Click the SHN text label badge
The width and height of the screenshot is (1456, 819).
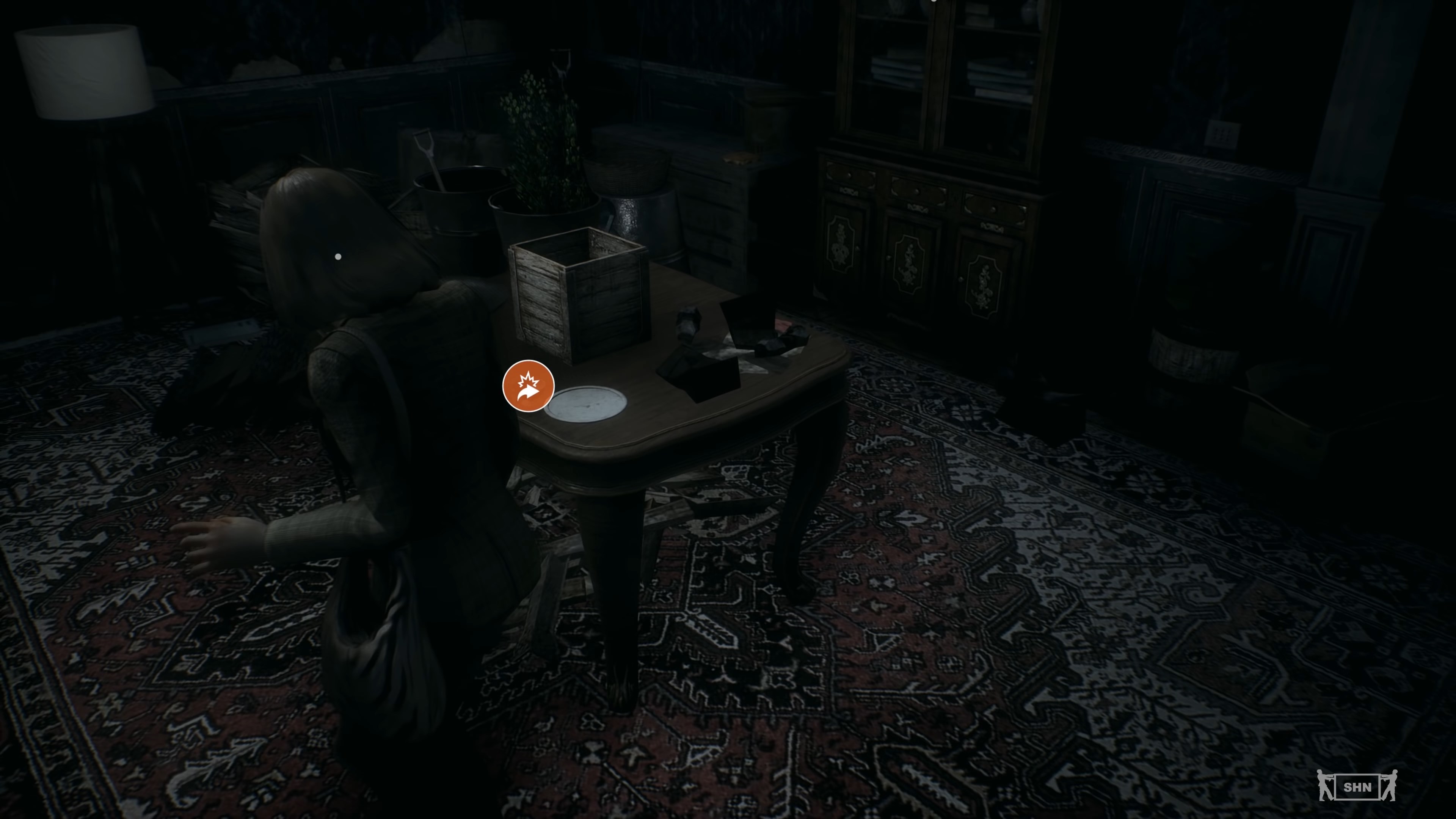click(1358, 789)
